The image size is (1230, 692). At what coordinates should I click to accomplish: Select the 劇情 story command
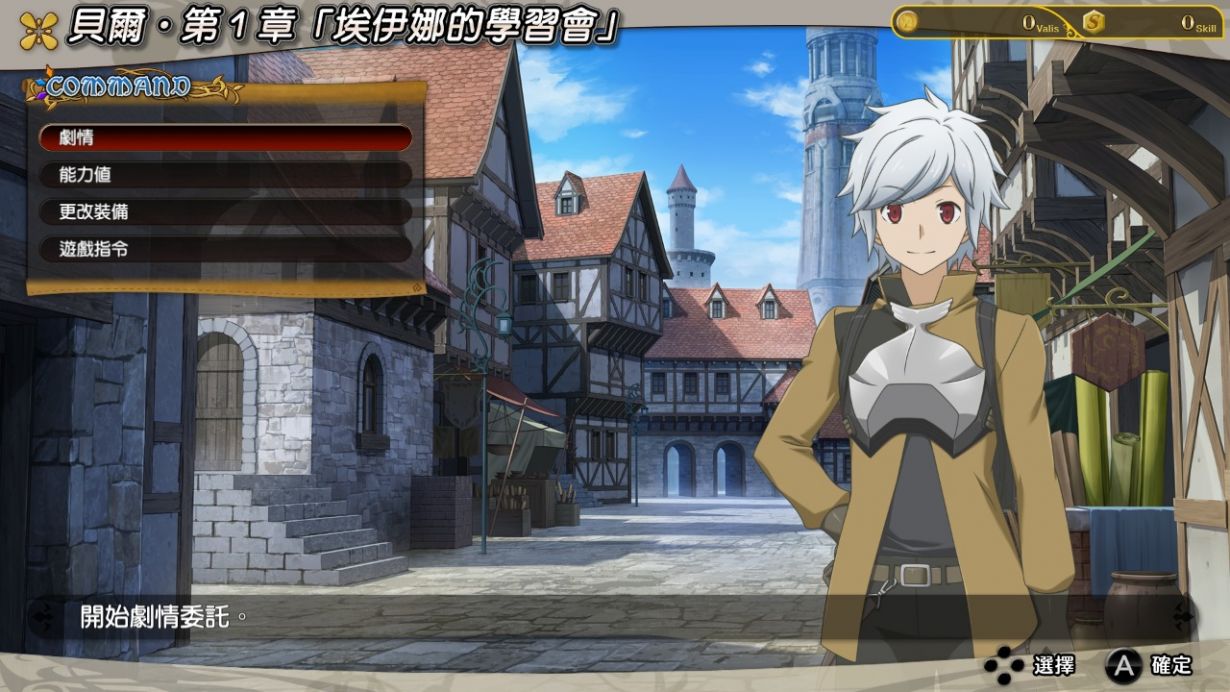point(225,138)
